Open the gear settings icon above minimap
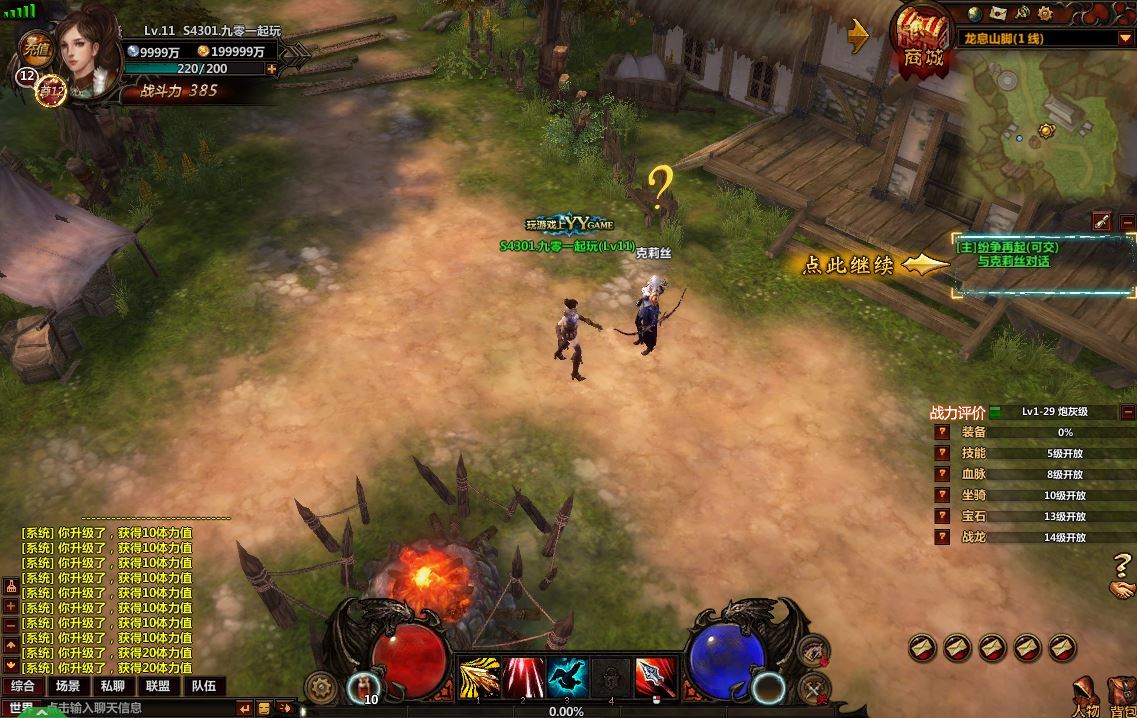1137x718 pixels. pos(1045,13)
